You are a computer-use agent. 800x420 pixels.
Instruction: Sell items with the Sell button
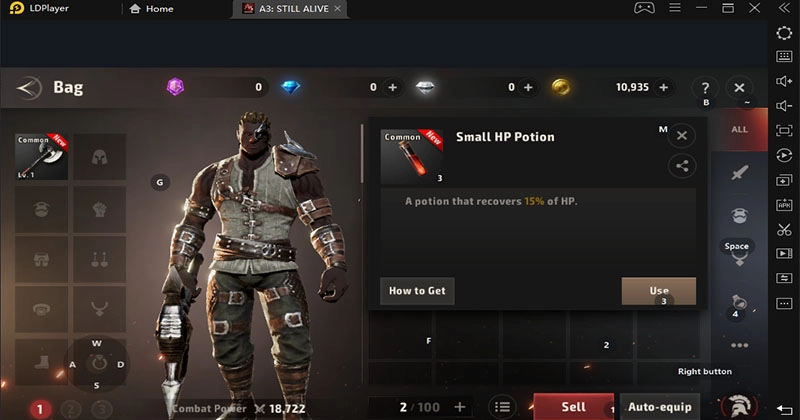click(573, 407)
